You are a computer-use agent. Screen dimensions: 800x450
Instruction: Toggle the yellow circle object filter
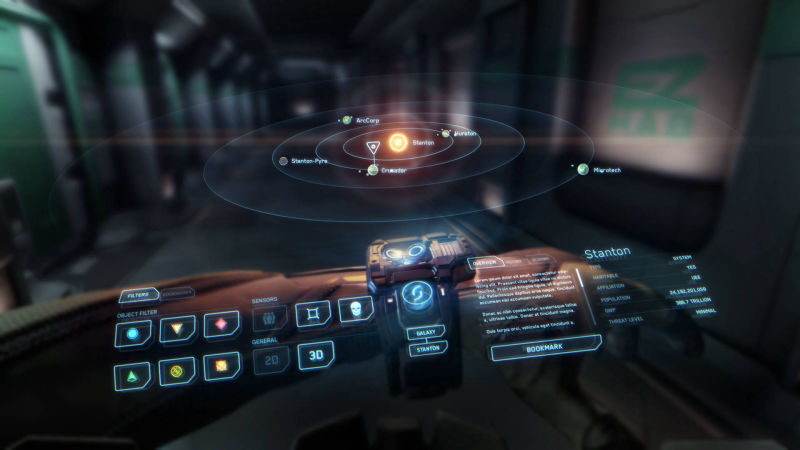coord(177,372)
